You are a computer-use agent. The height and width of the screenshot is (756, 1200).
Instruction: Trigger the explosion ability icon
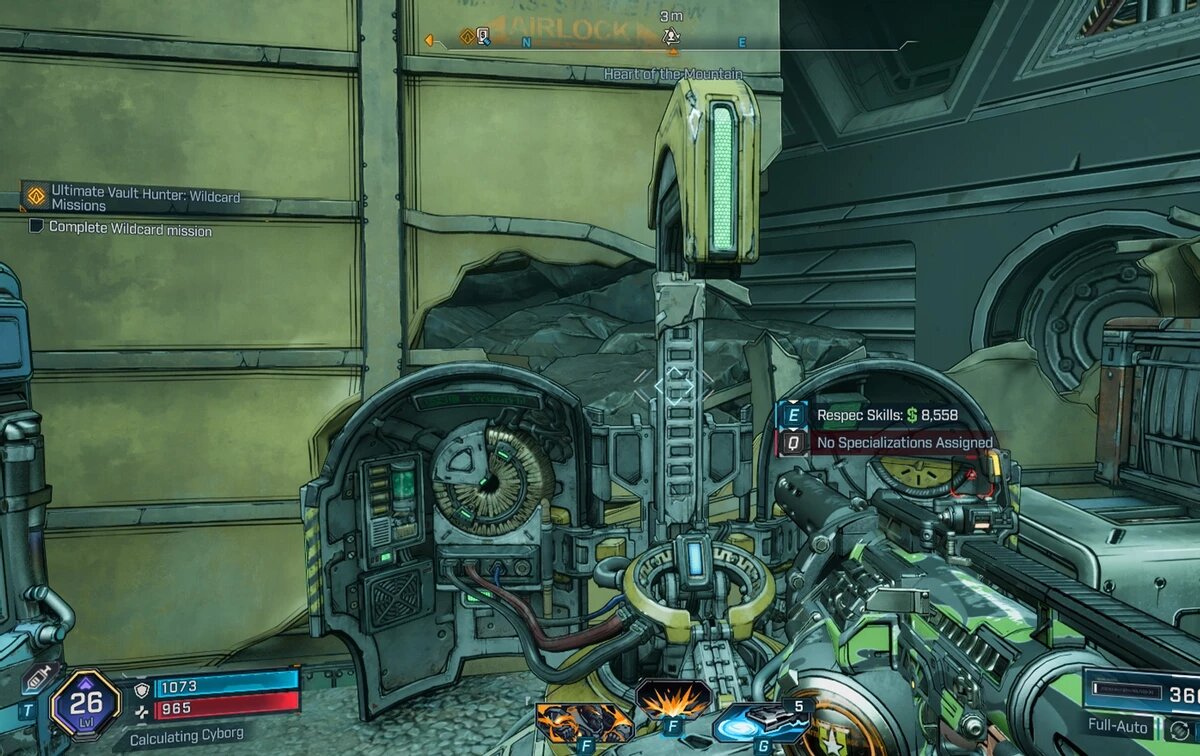pyautogui.click(x=672, y=698)
